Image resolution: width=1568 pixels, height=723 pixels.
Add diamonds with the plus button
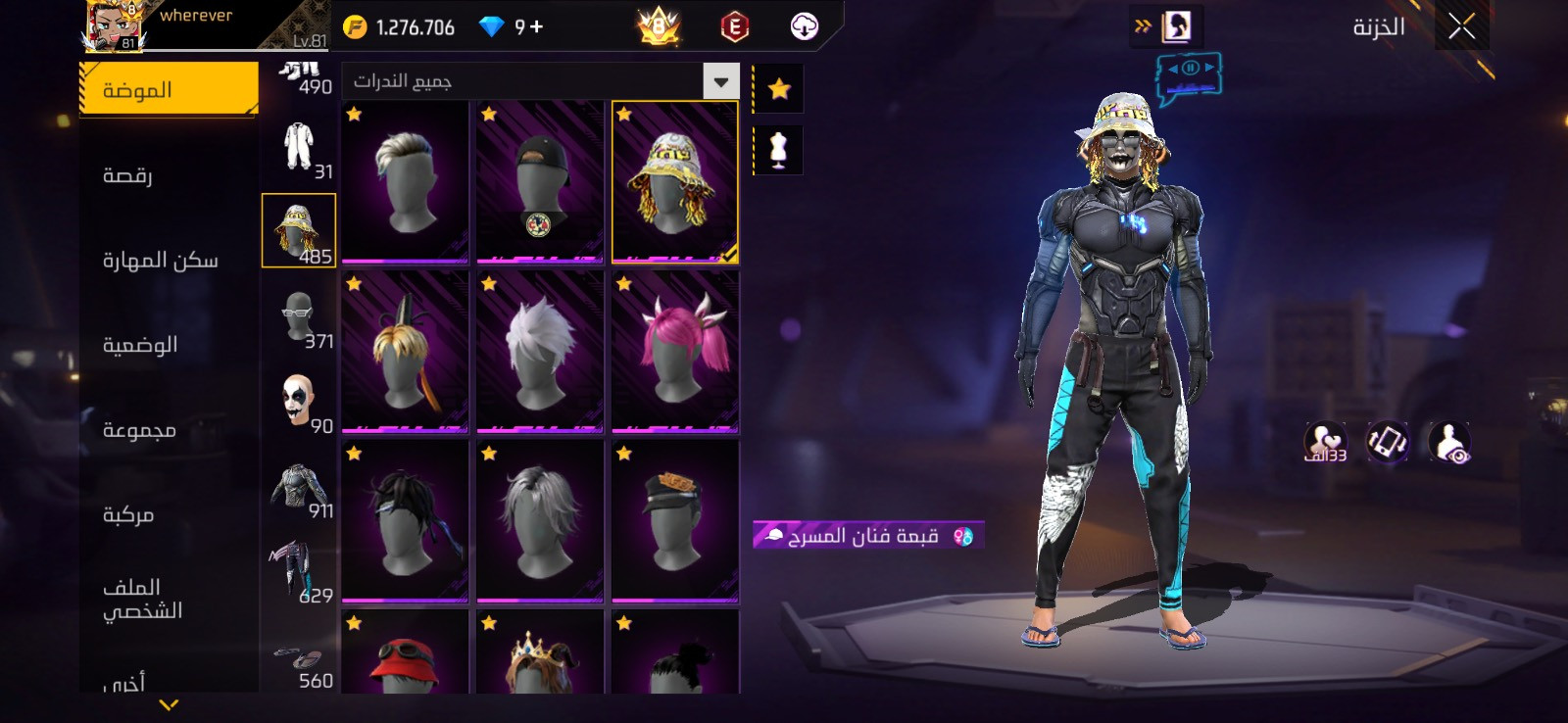tap(536, 27)
